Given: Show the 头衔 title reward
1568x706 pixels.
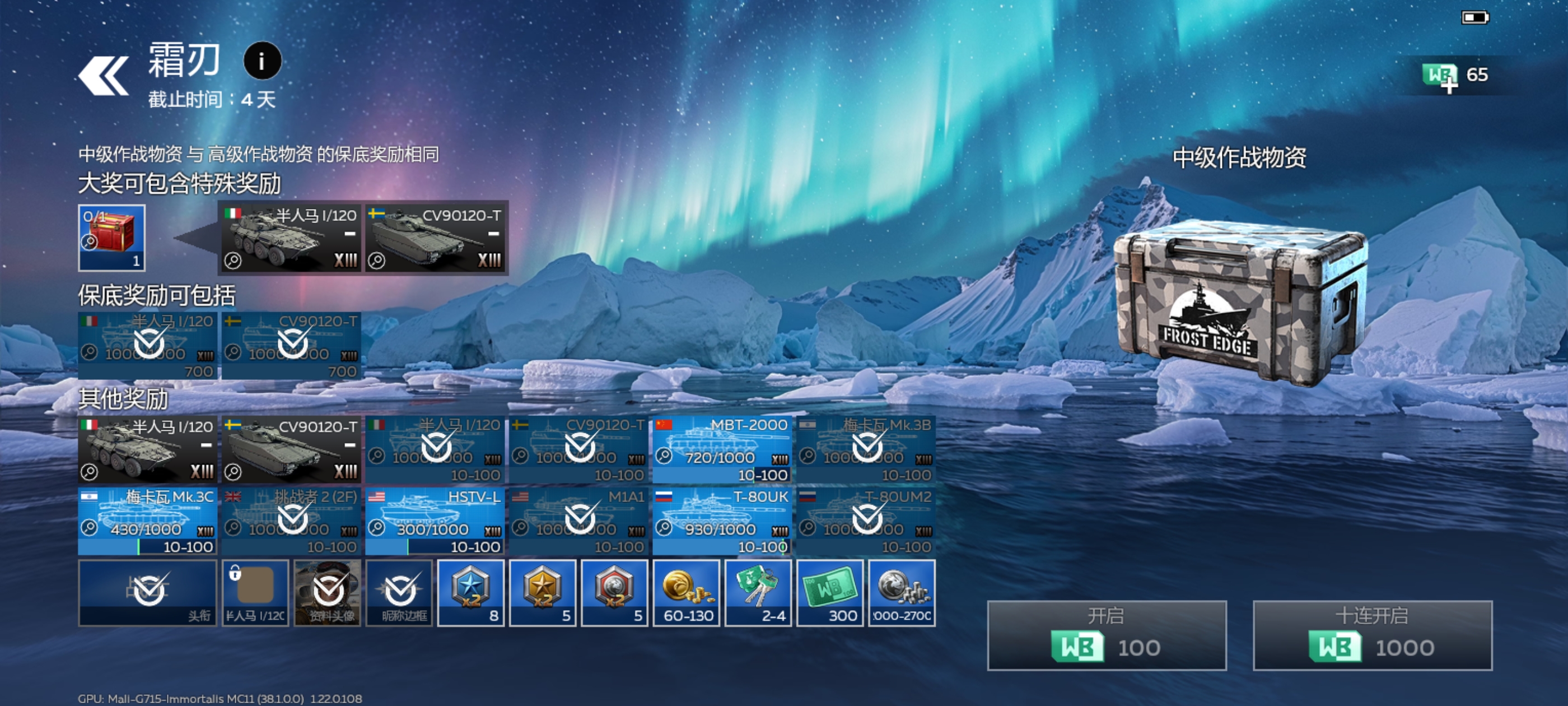Looking at the screenshot, I should pyautogui.click(x=147, y=593).
